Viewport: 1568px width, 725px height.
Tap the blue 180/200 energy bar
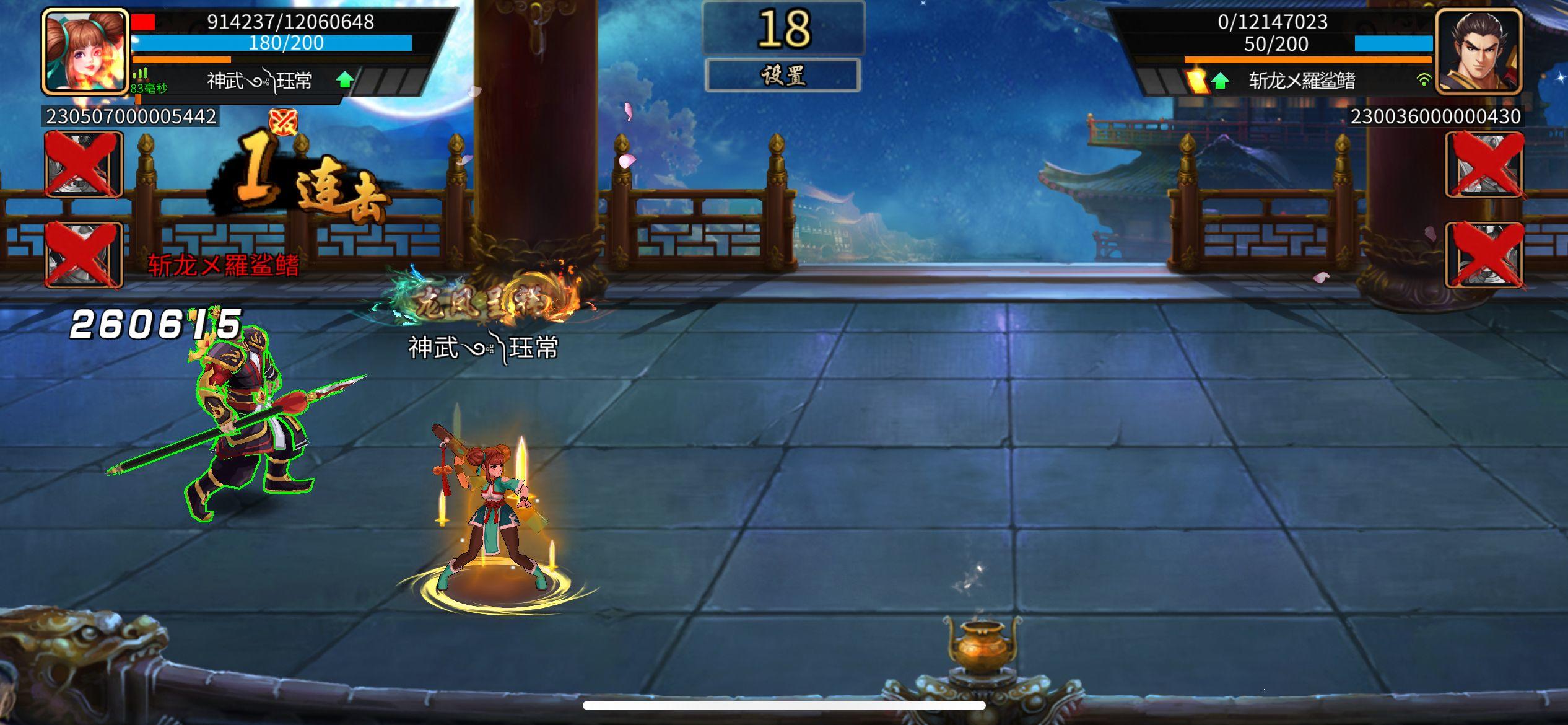[x=279, y=43]
